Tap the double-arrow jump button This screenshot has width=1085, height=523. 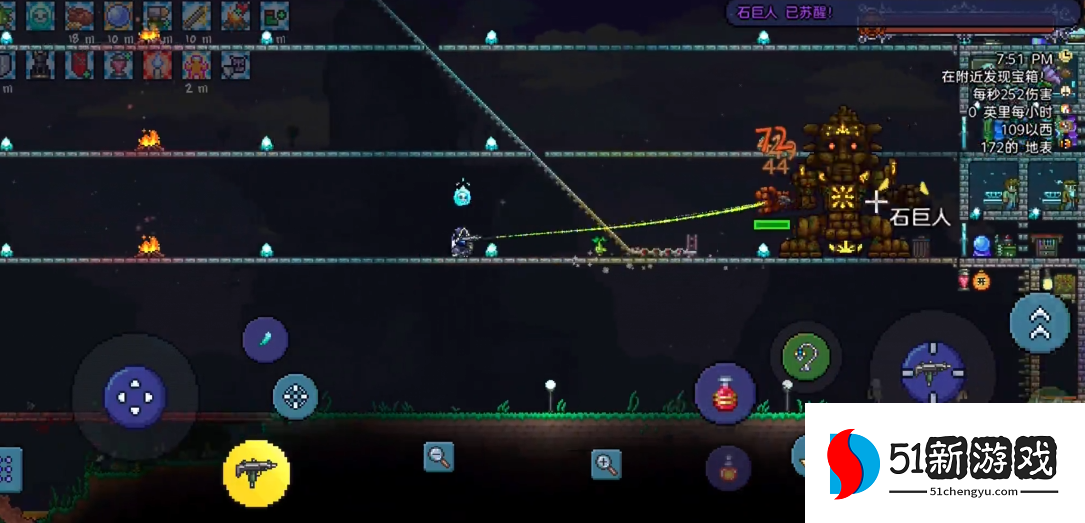pyautogui.click(x=1040, y=322)
